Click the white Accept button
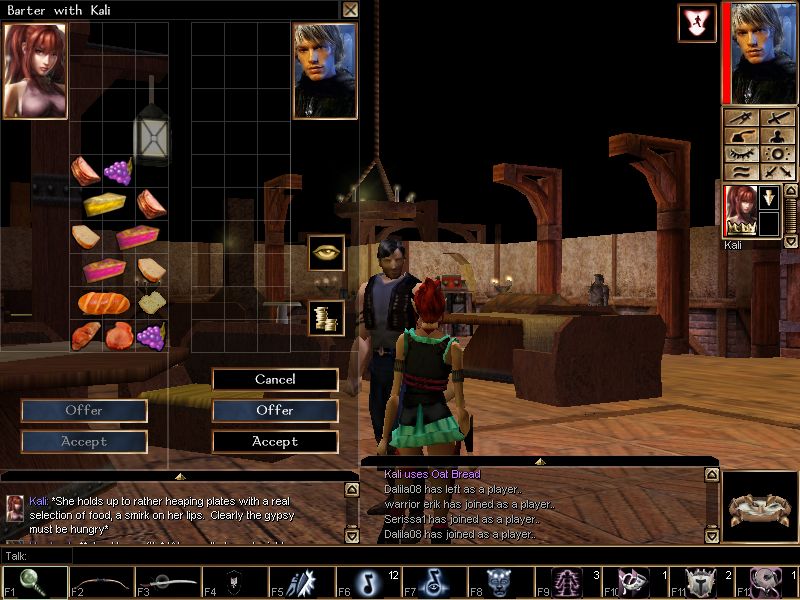The width and height of the screenshot is (800, 600). click(x=275, y=441)
